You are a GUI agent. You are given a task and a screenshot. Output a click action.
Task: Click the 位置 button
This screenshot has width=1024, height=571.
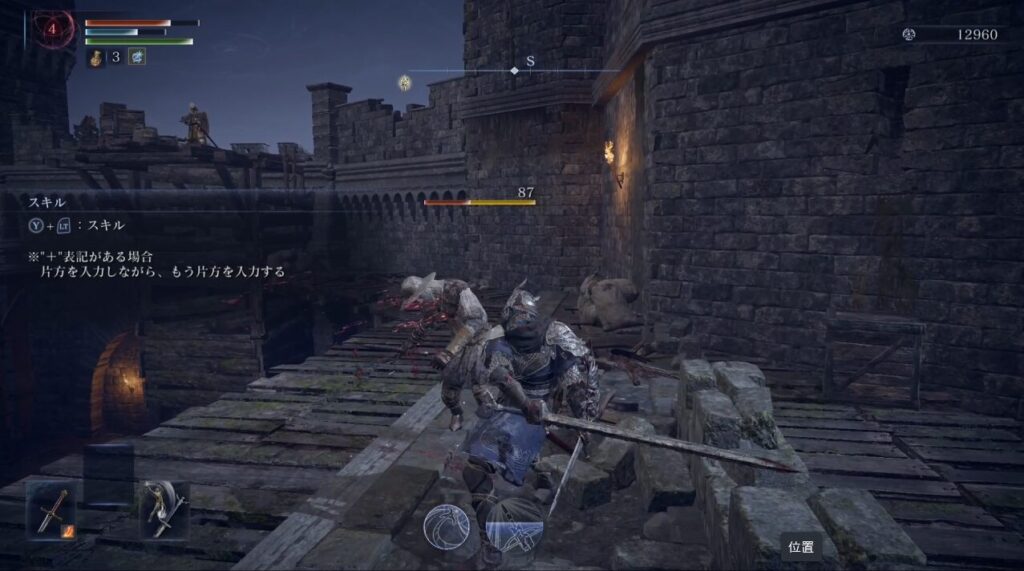(x=800, y=548)
